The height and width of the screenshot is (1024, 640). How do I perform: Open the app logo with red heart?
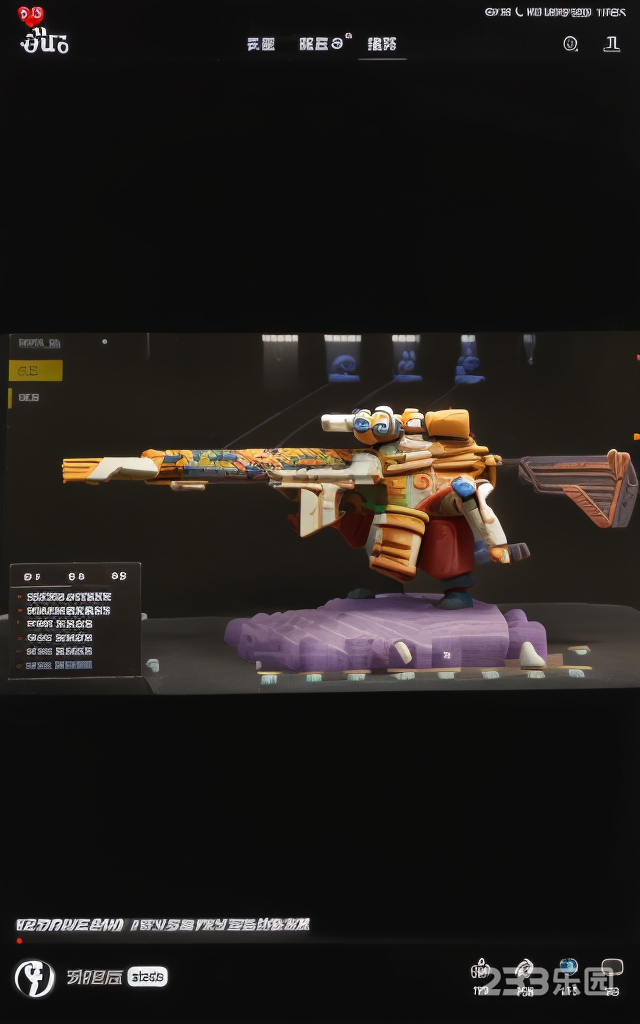[x=44, y=31]
